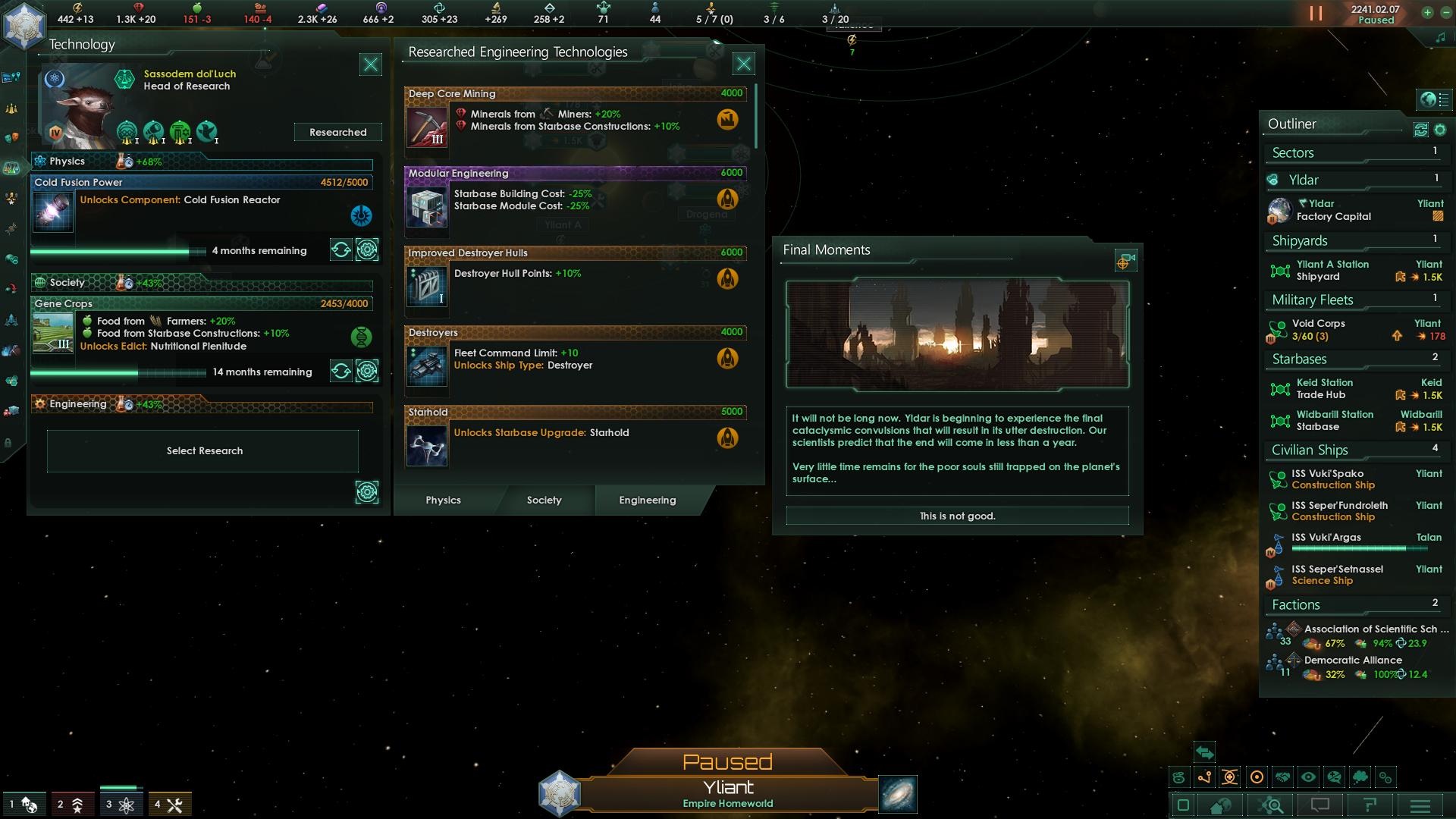Toggle auto-repeat on Cold Fusion Power research
This screenshot has width=1456, height=819.
[340, 249]
